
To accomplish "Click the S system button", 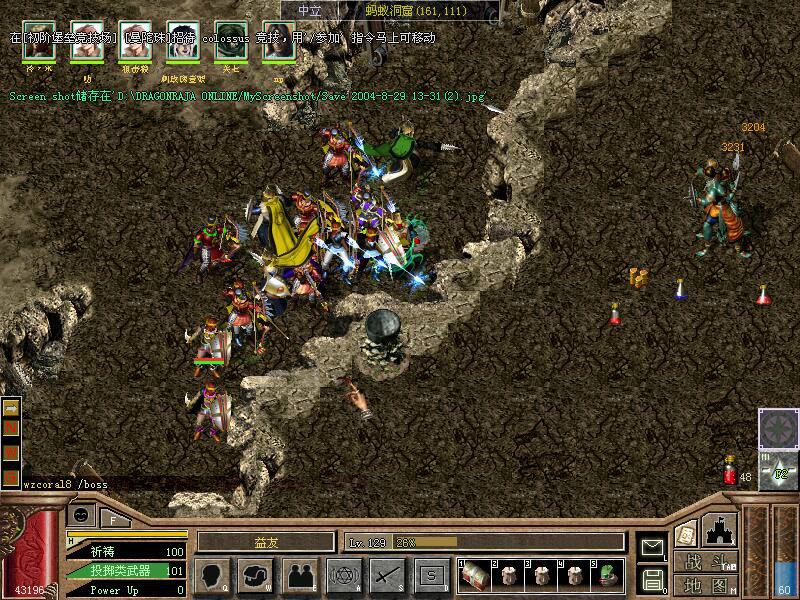I will (431, 575).
